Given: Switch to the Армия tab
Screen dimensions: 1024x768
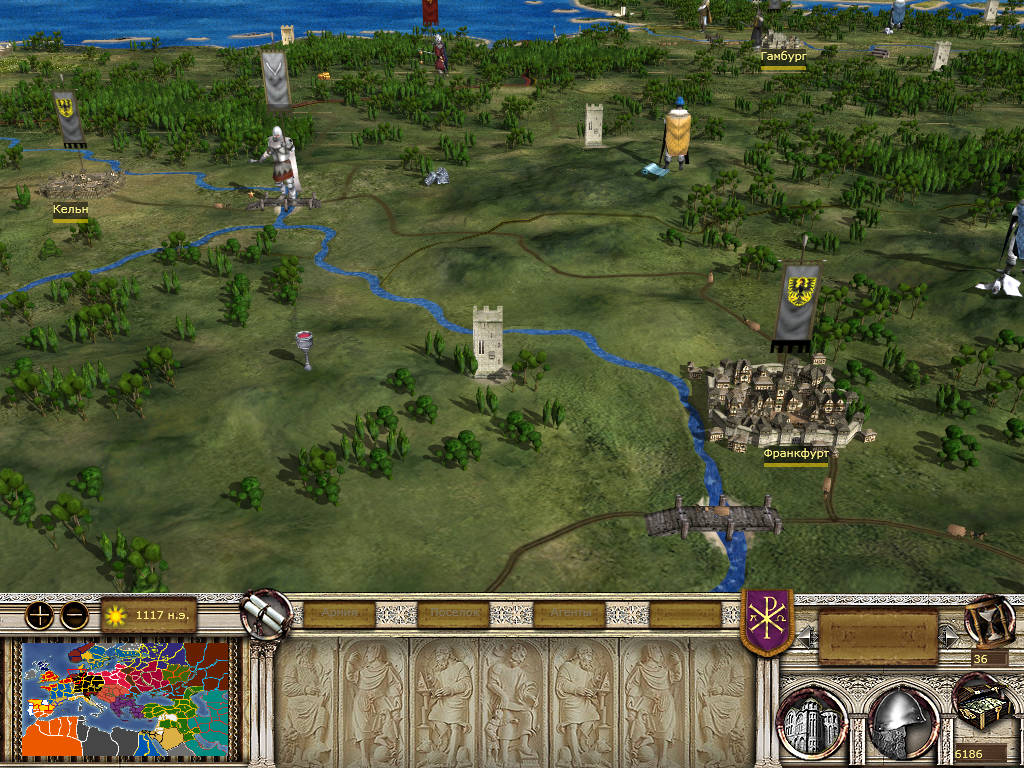Looking at the screenshot, I should (x=339, y=614).
